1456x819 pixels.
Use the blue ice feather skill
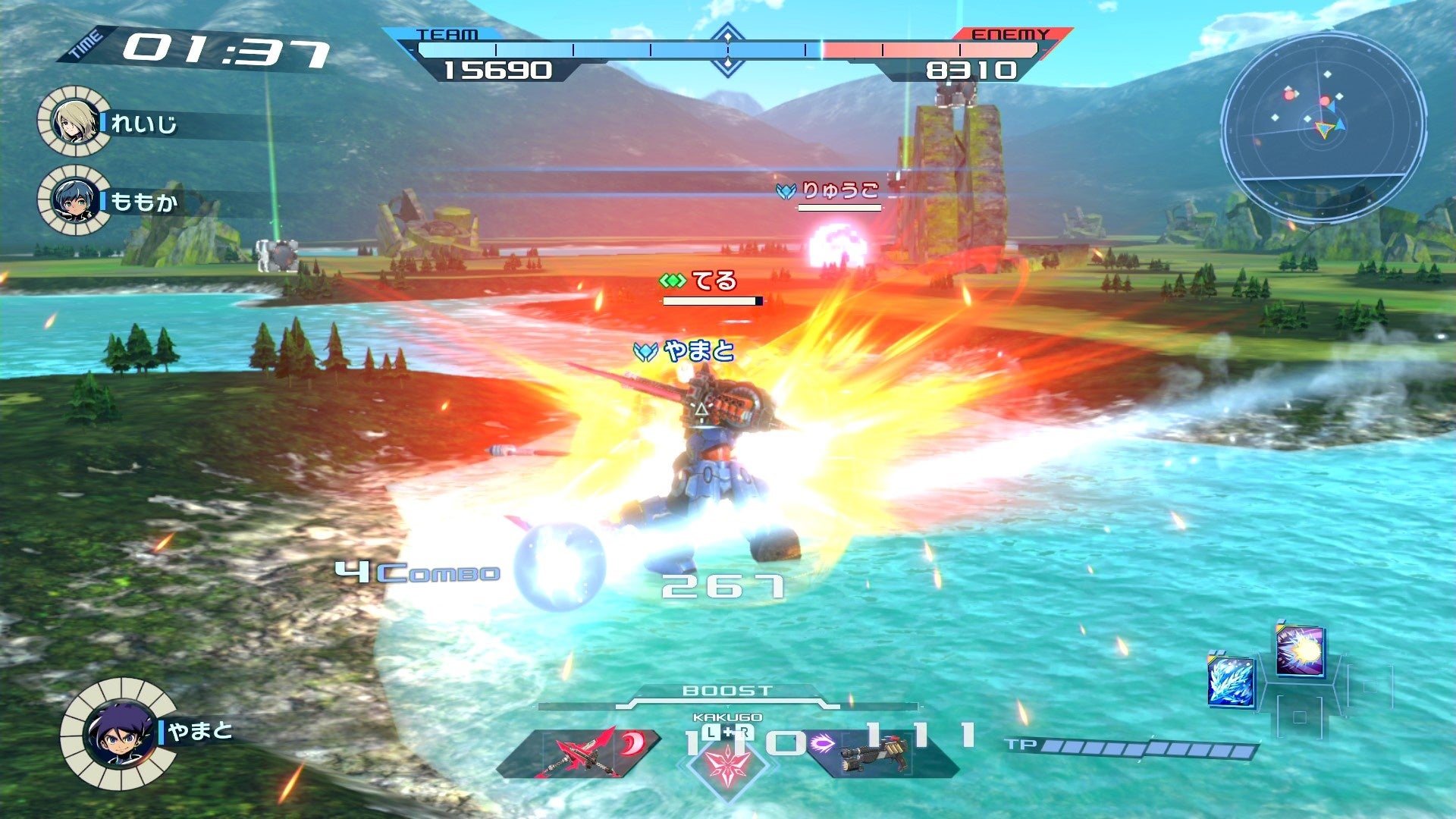pos(1231,681)
